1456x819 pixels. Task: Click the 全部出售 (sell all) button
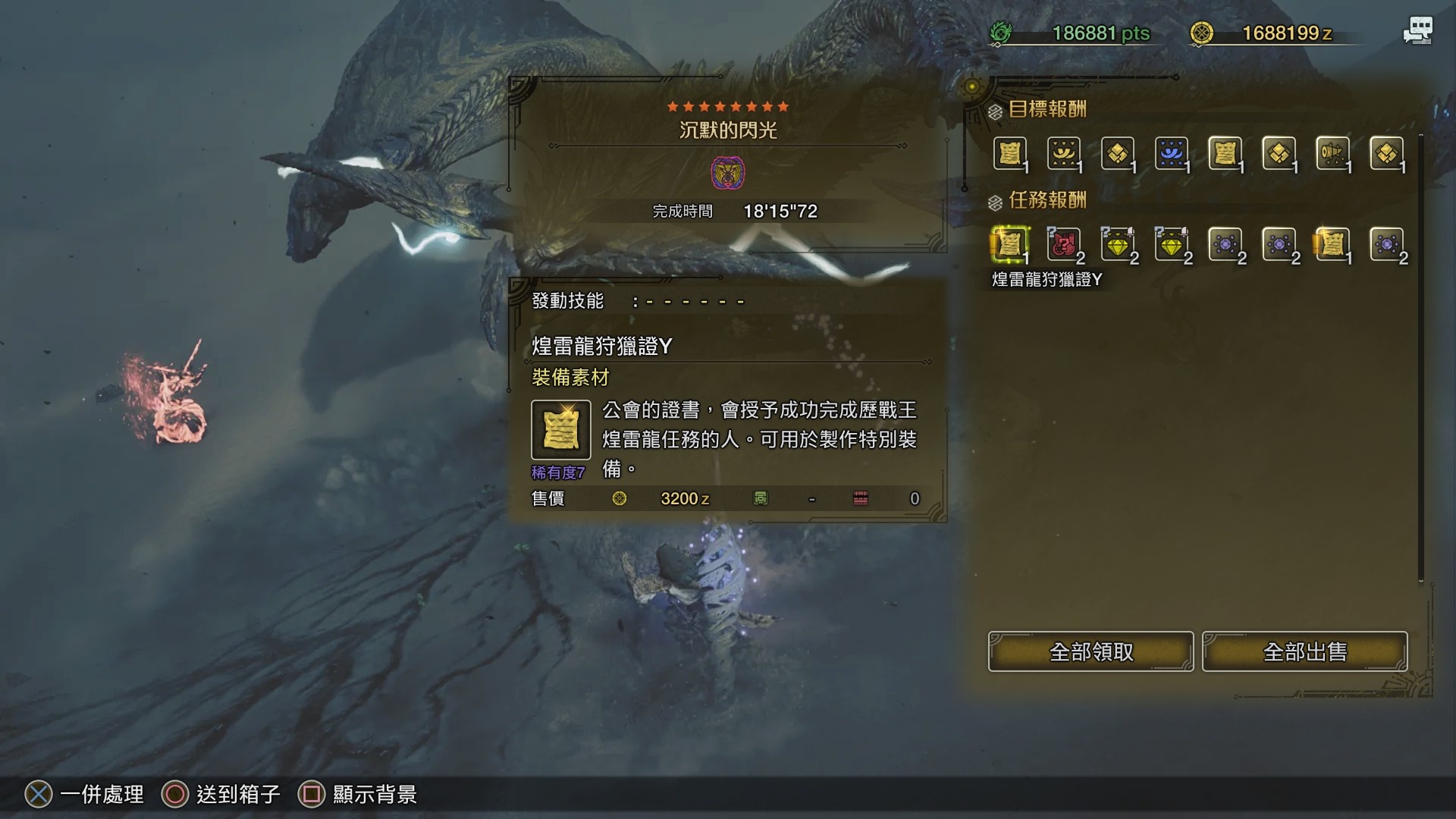pyautogui.click(x=1304, y=651)
